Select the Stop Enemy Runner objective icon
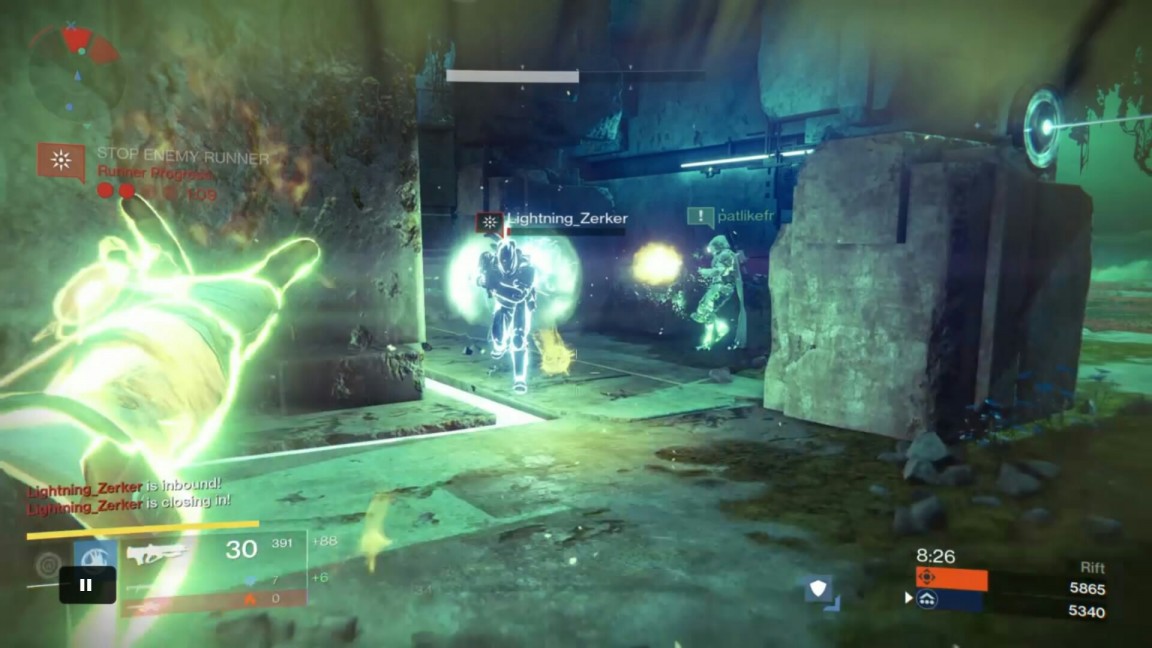1152x648 pixels. point(61,160)
